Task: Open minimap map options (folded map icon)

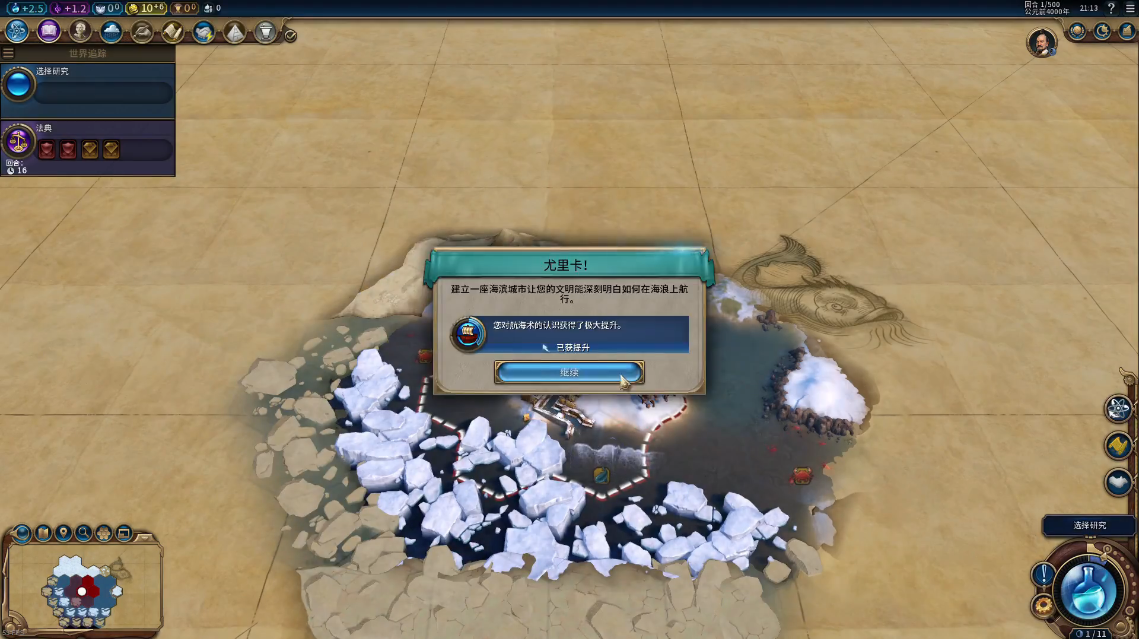Action: coord(44,532)
